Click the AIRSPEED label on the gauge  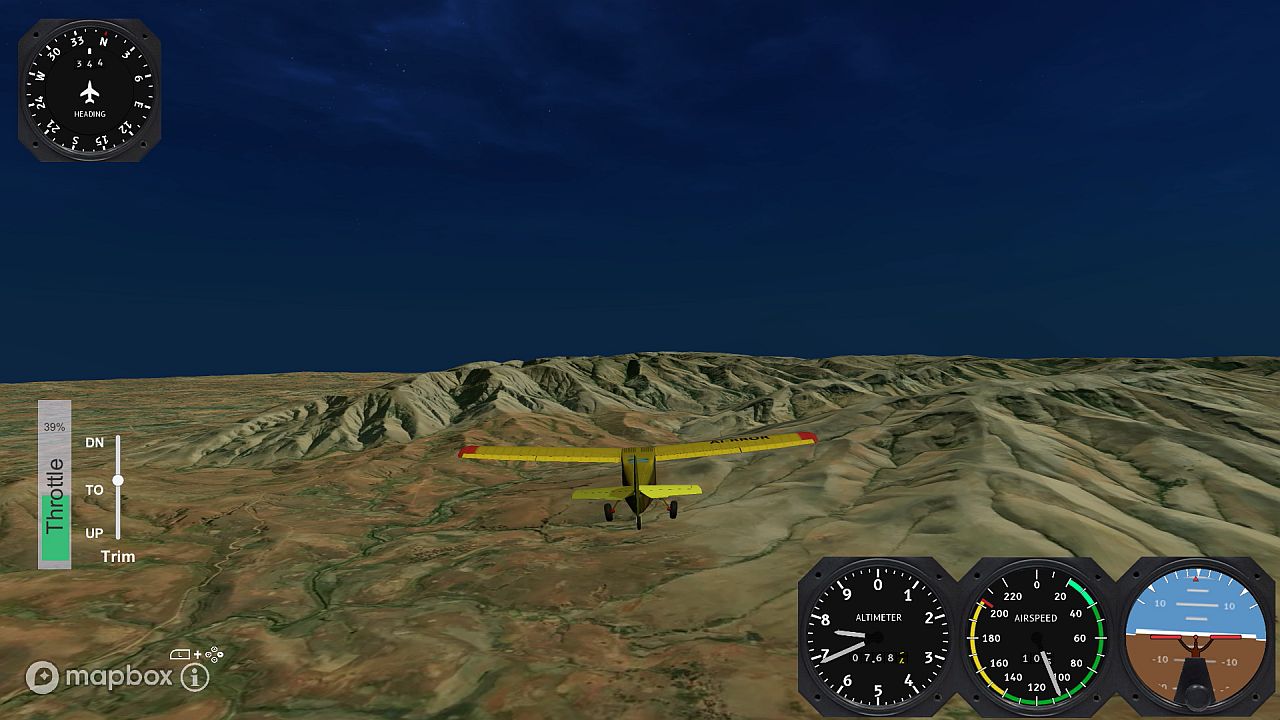tap(1037, 618)
